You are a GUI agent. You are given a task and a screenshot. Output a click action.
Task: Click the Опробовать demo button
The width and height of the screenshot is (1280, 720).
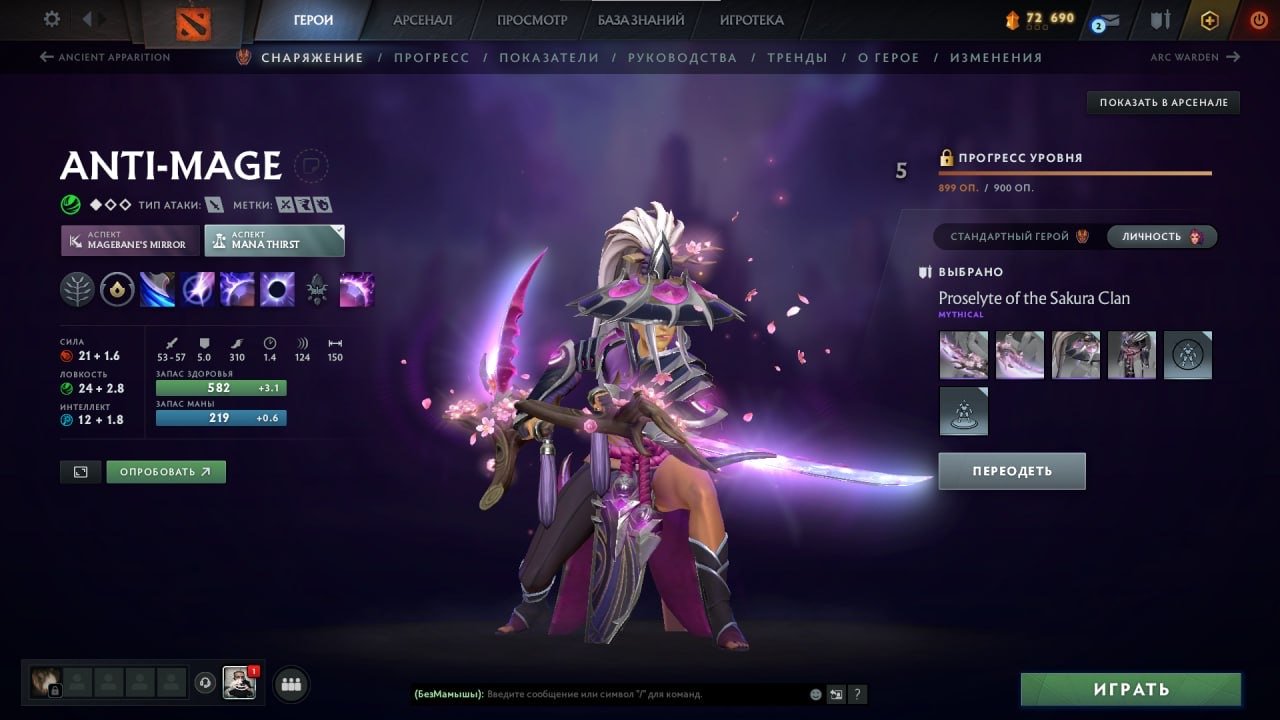pyautogui.click(x=166, y=472)
